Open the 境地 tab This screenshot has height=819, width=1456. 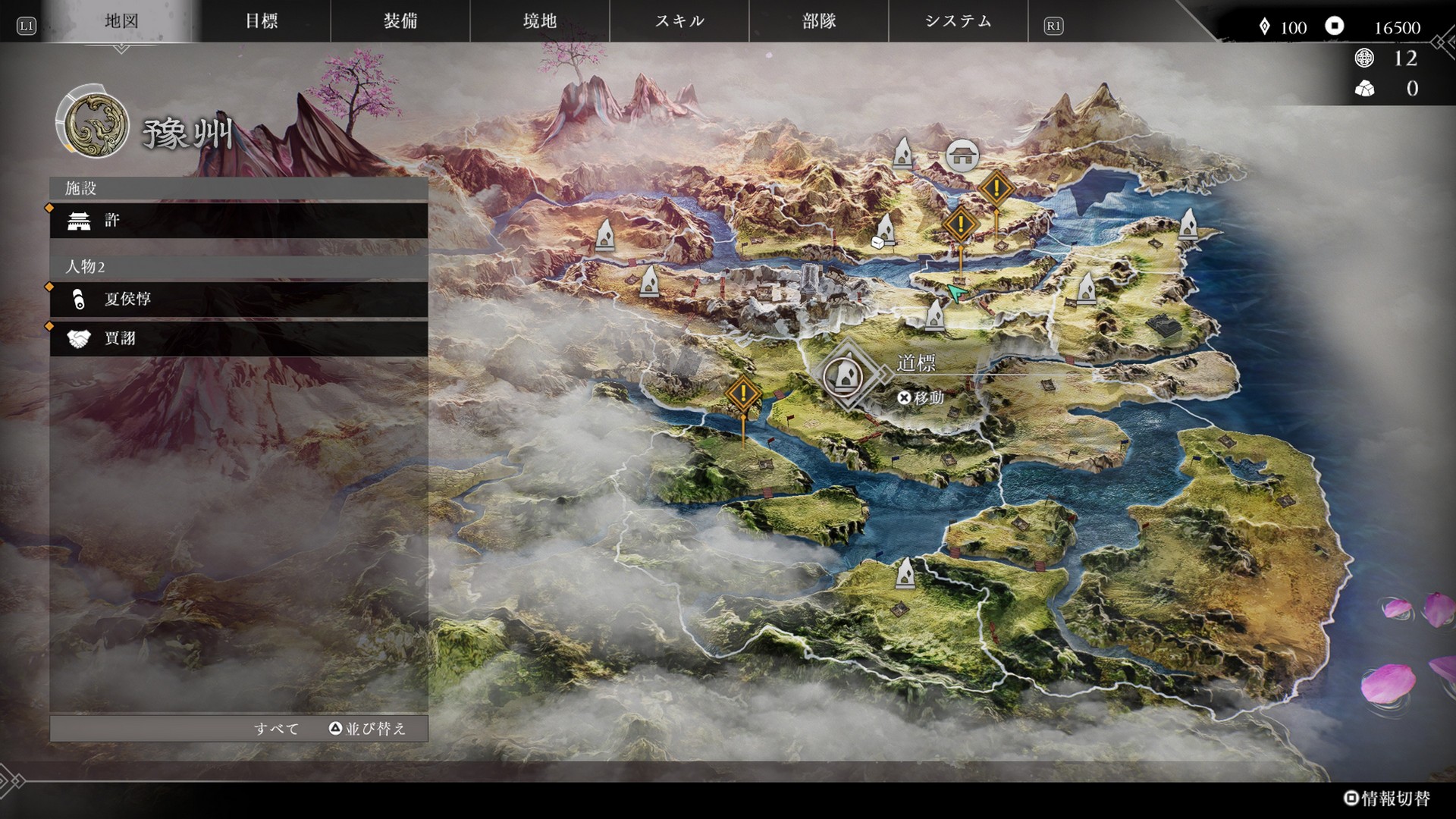point(540,21)
